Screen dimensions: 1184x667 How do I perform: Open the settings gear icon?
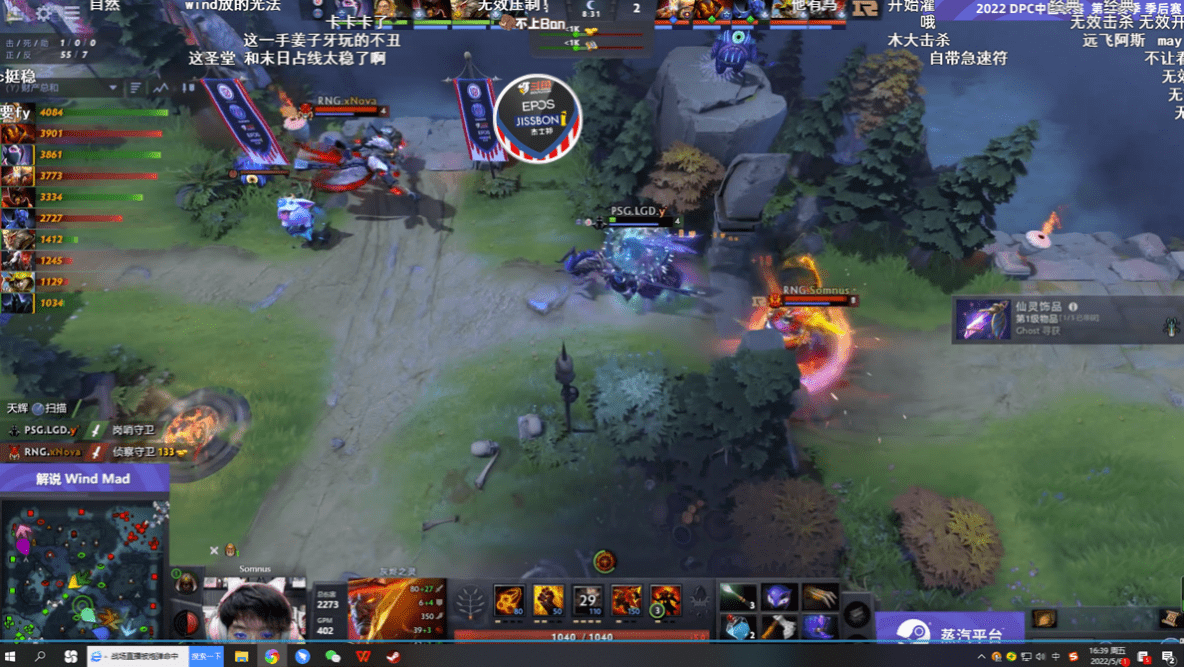point(44,14)
